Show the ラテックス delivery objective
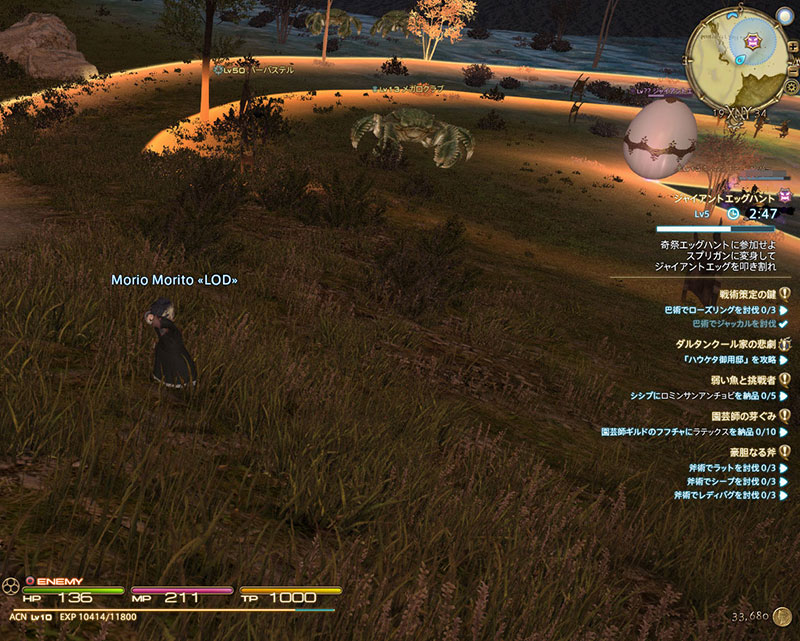Image resolution: width=800 pixels, height=641 pixels. [x=688, y=431]
